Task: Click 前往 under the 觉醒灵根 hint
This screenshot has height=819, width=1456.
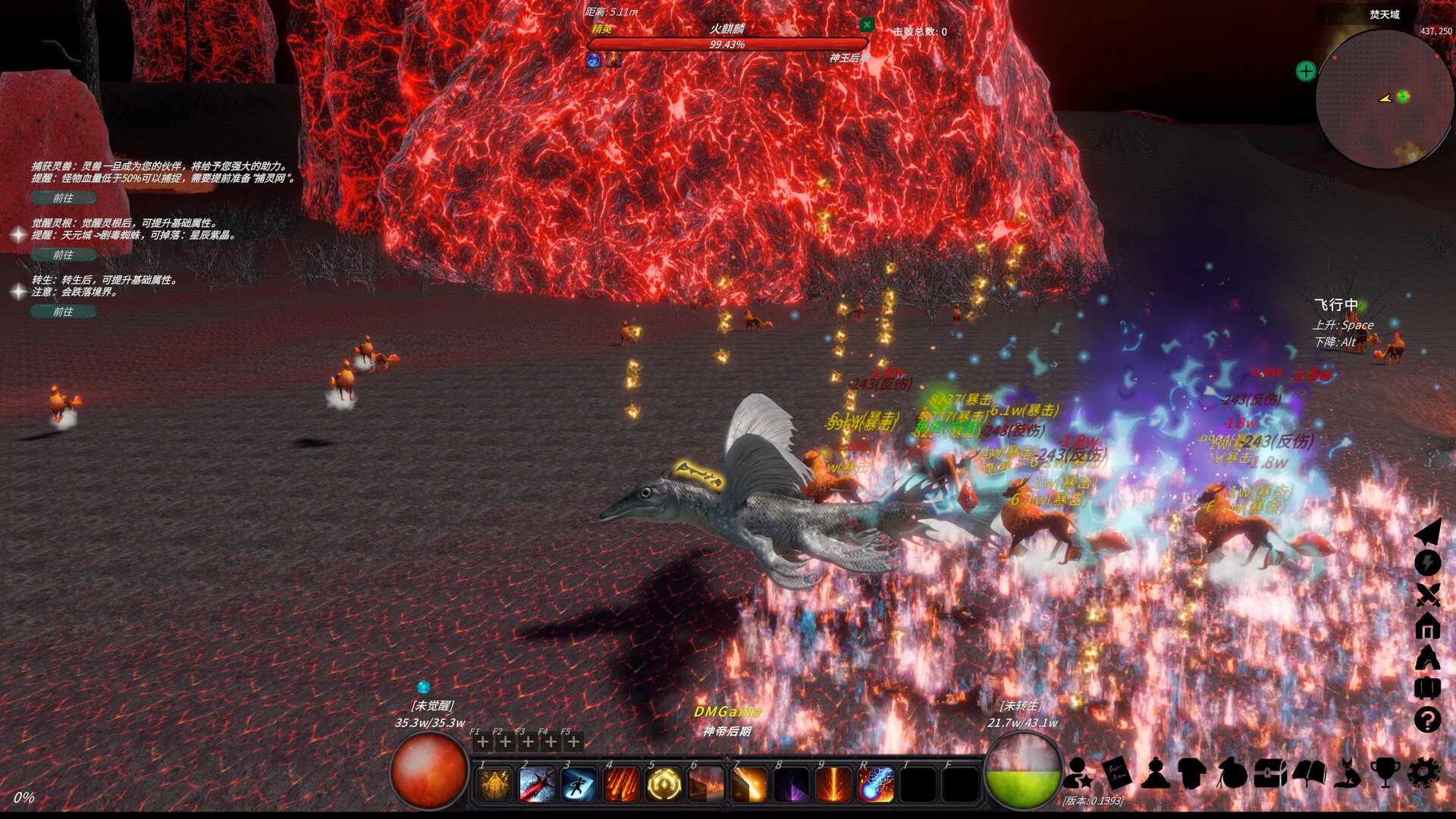Action: coord(64,255)
